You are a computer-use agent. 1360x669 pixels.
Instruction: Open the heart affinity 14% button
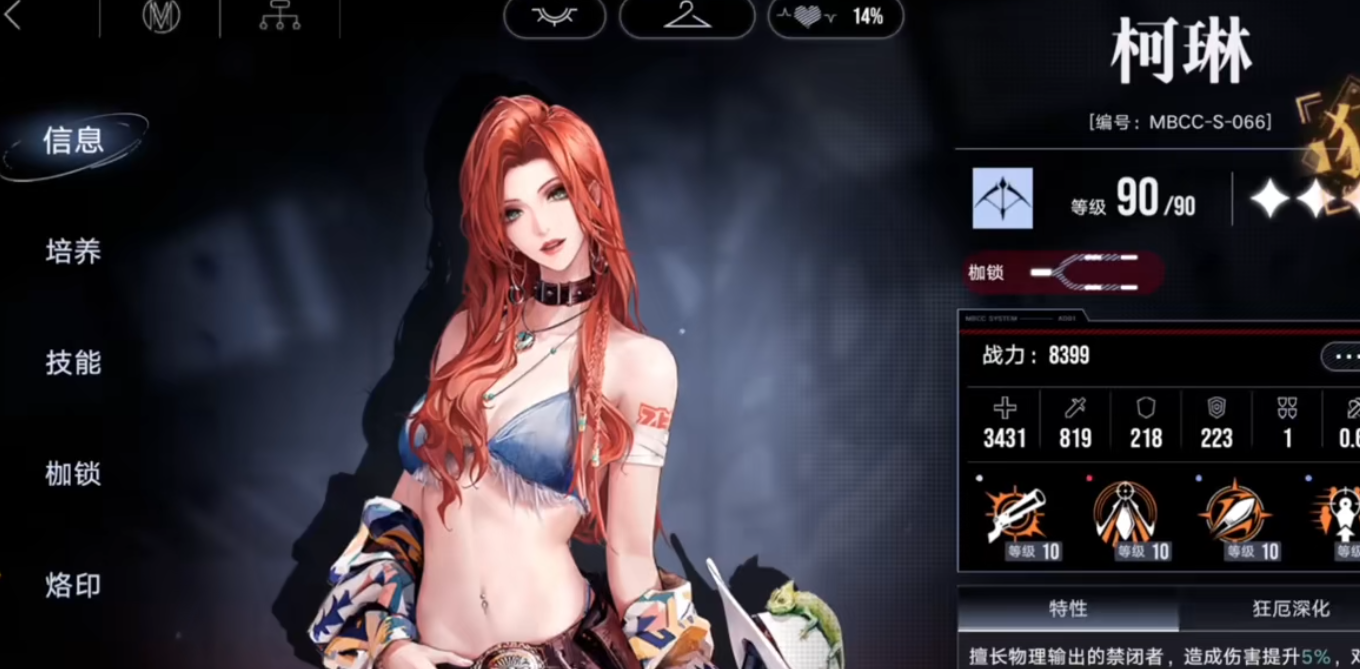coord(836,17)
